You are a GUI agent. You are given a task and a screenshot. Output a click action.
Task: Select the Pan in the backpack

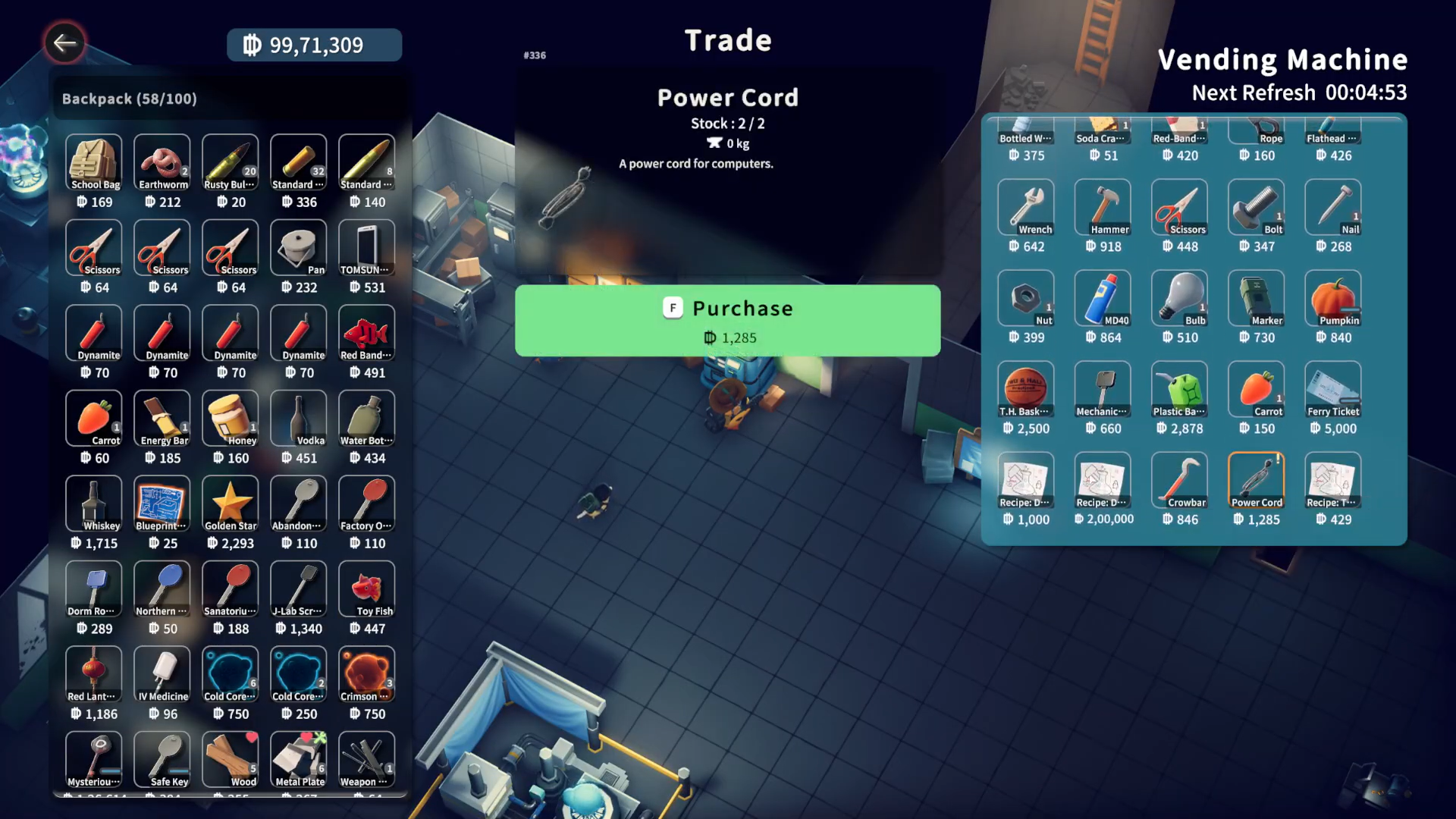299,249
